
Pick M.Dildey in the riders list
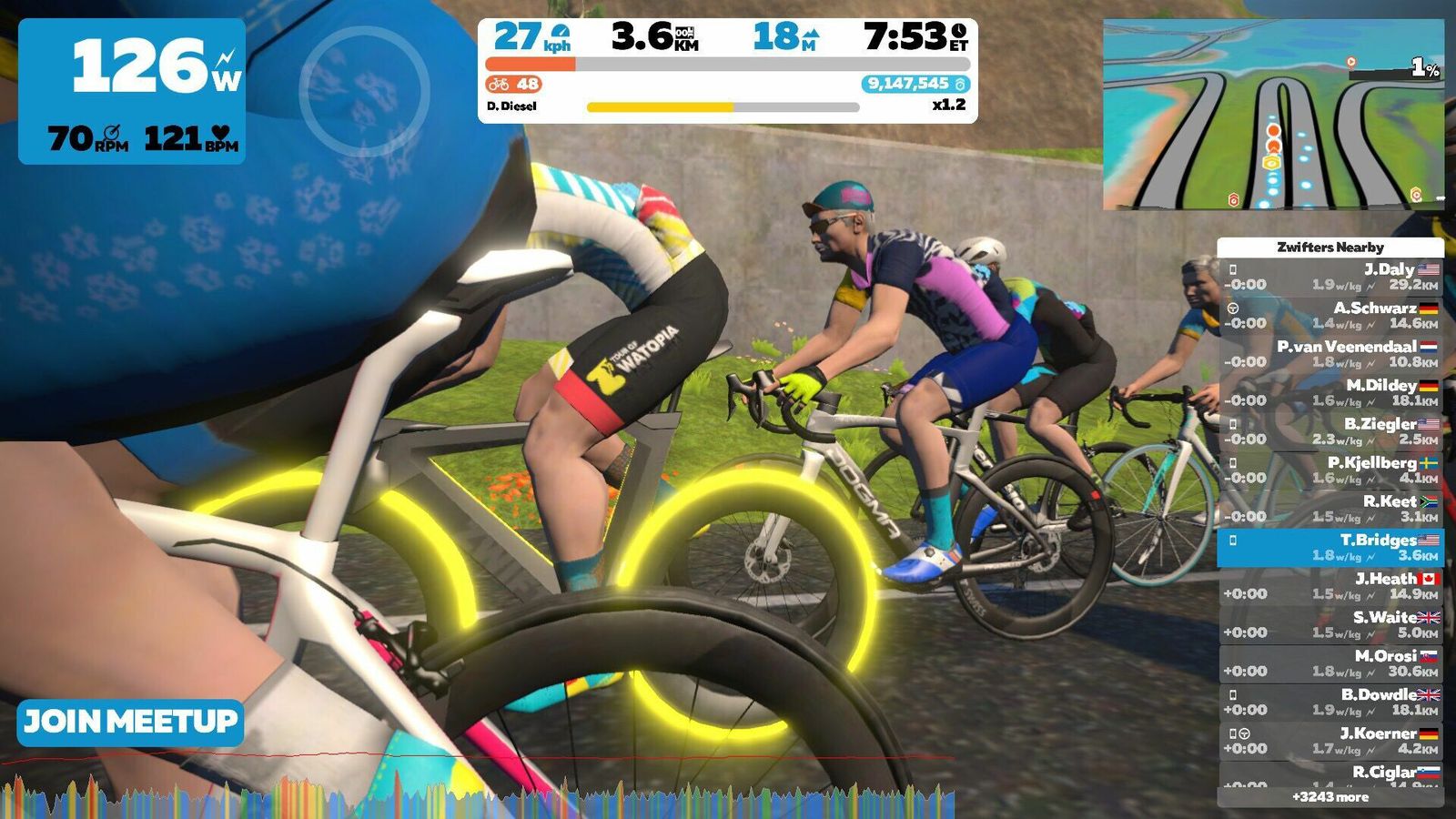(1330, 392)
